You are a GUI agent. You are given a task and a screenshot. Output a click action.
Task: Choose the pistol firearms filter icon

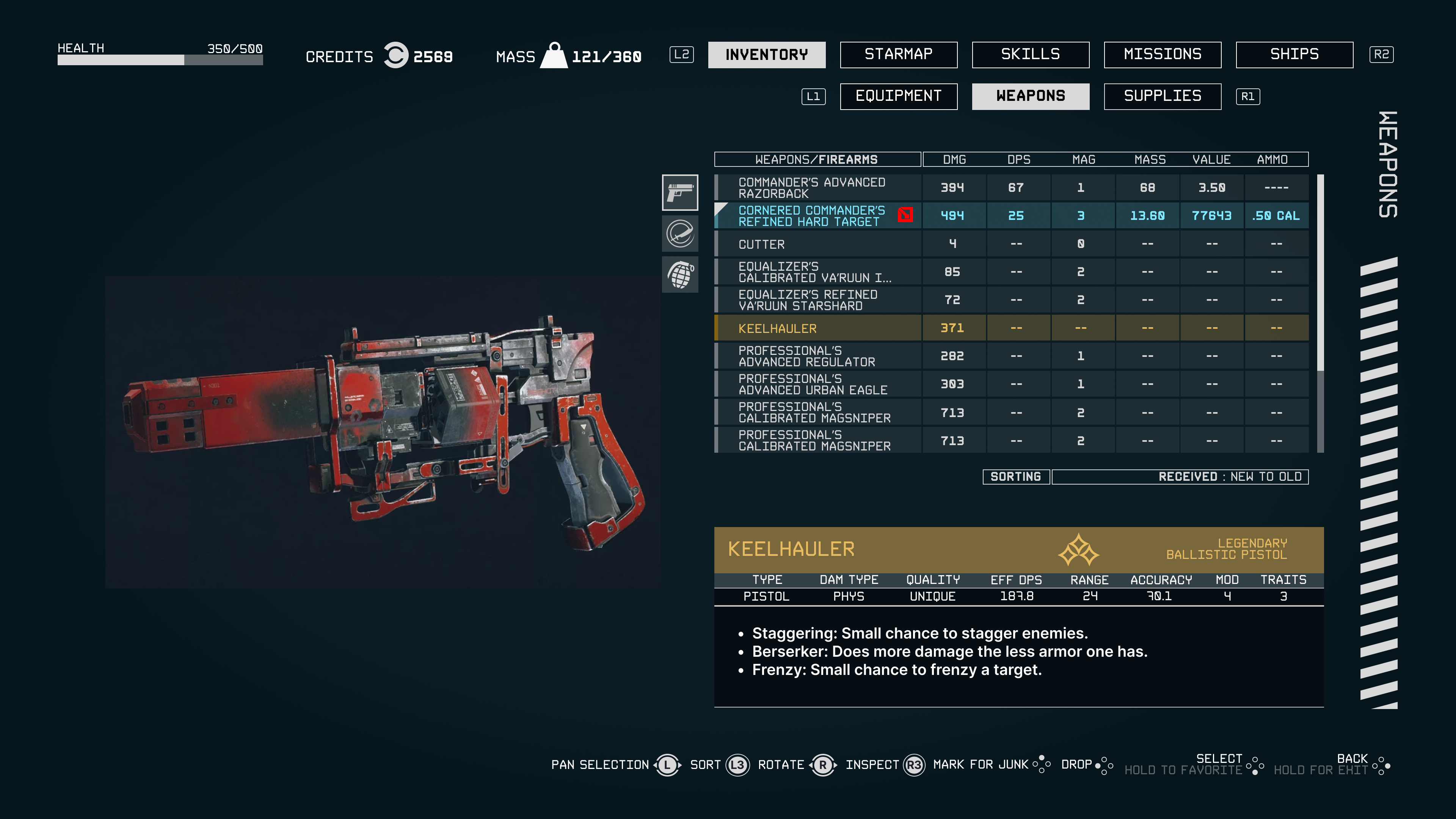680,192
